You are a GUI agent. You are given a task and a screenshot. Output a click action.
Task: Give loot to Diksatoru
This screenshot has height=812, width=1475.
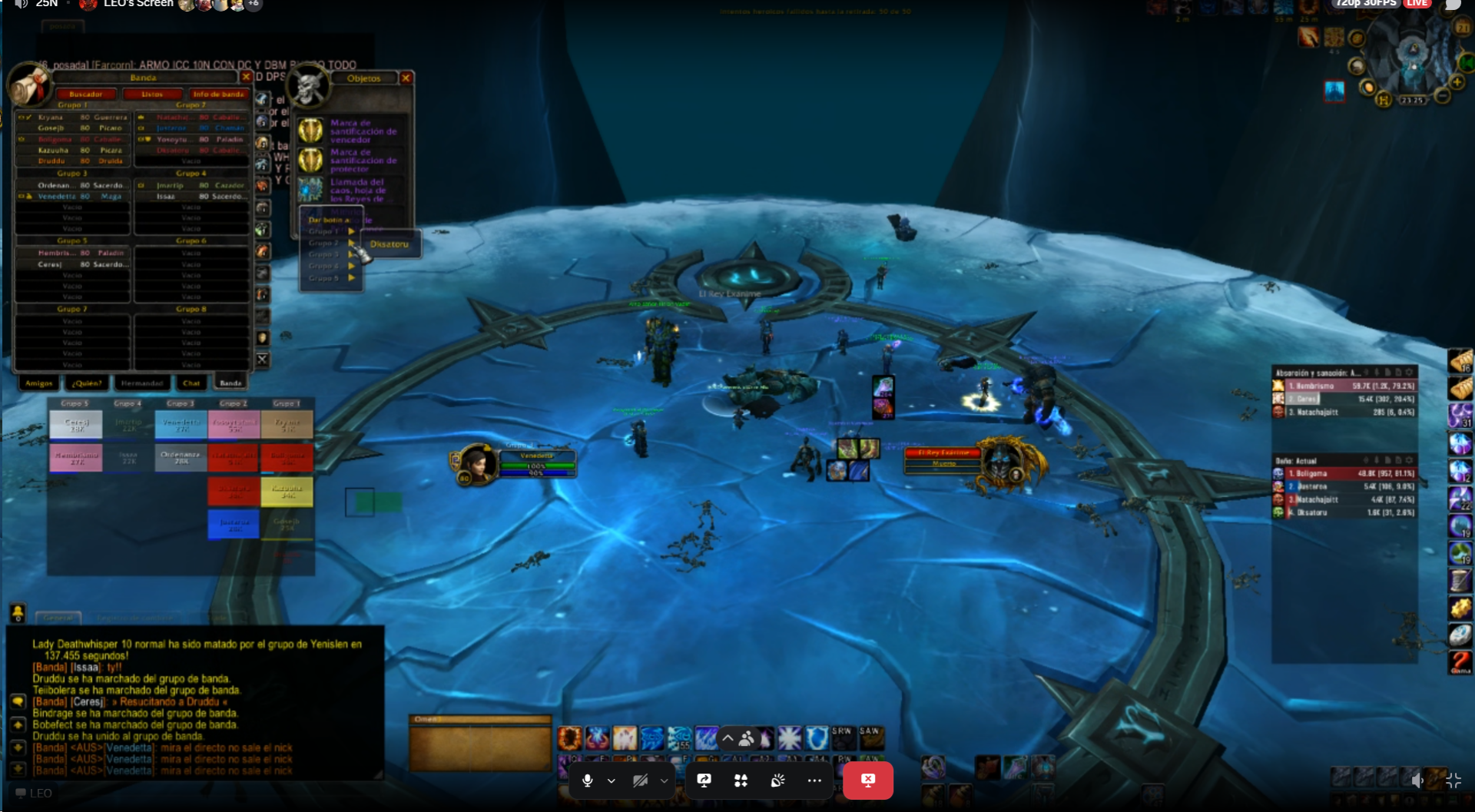(389, 244)
